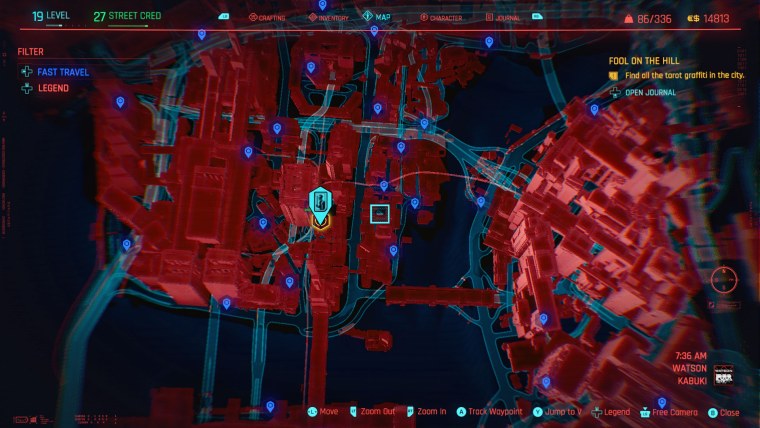This screenshot has width=760, height=428.
Task: Open the Inventory tab
Action: pos(329,18)
